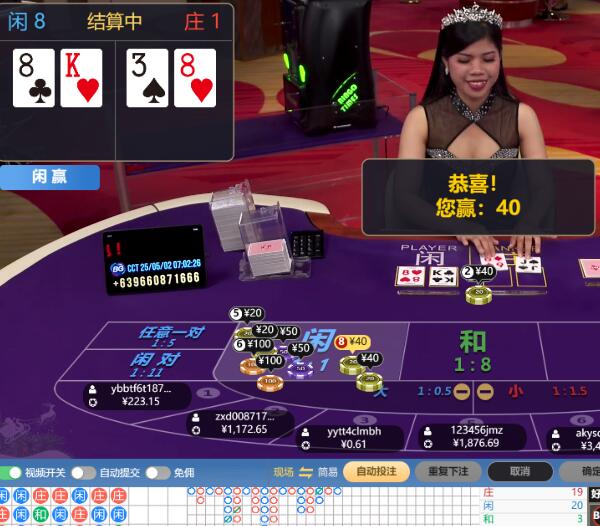
Task: Select the green 和 1:8 tie area
Action: (x=472, y=350)
